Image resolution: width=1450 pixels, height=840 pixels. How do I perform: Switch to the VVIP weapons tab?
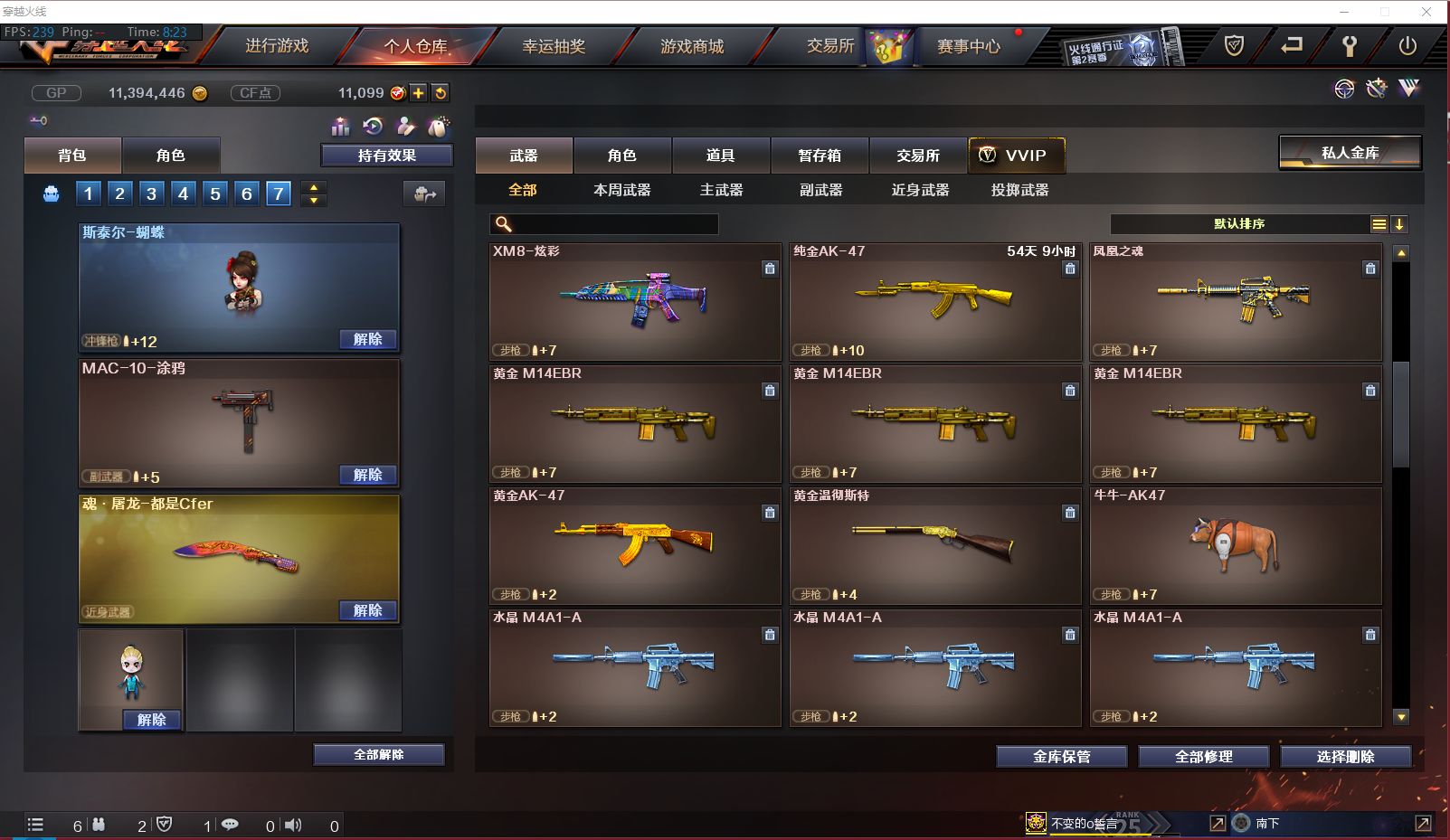click(1017, 155)
